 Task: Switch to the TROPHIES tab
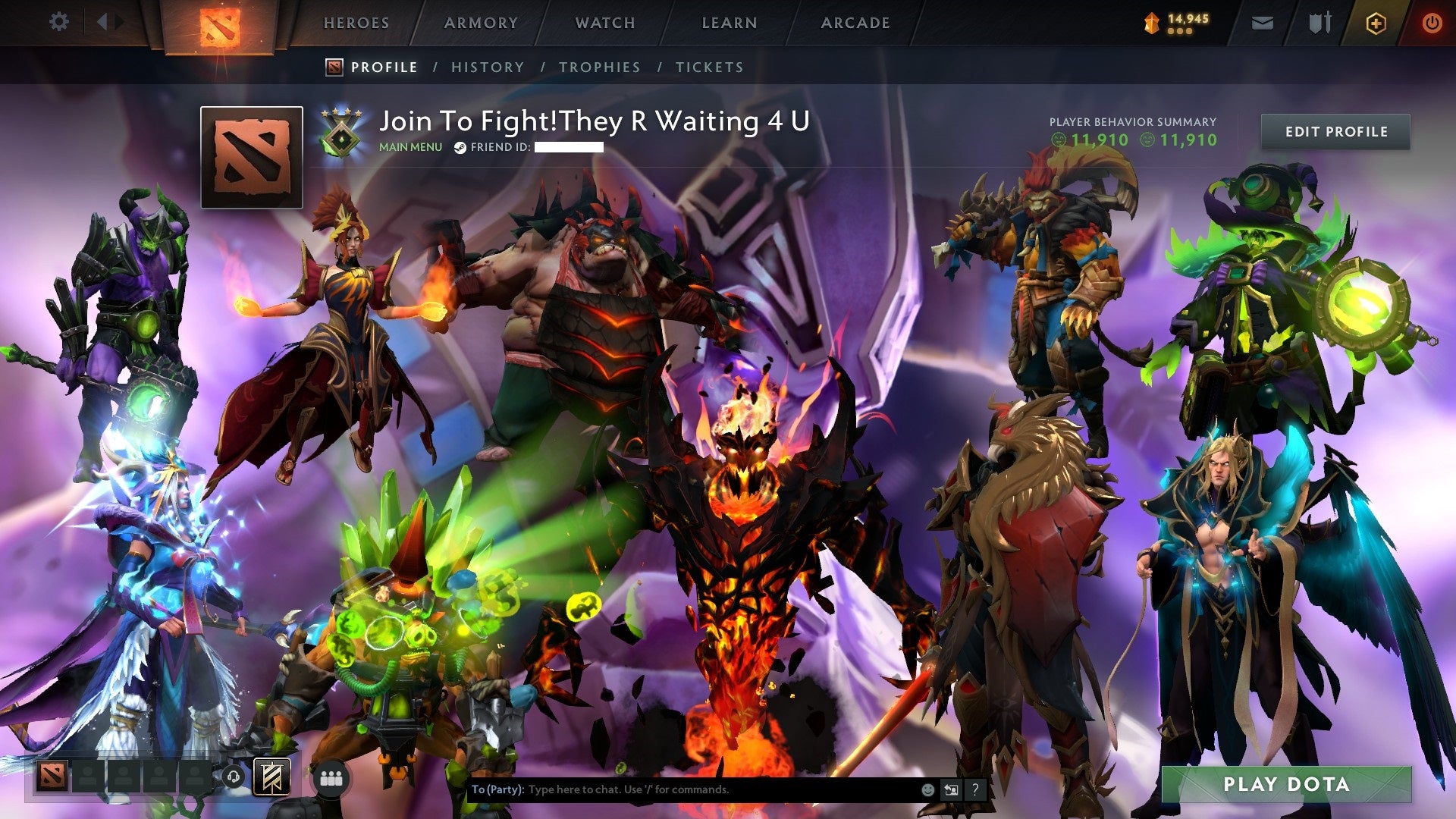point(600,67)
